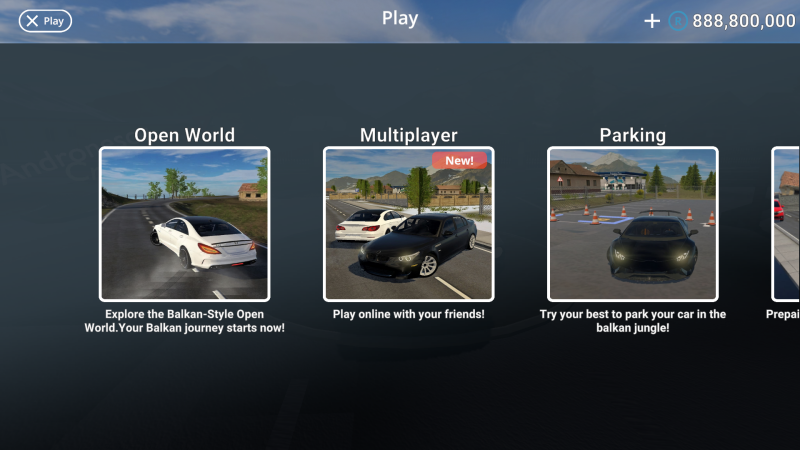Image resolution: width=800 pixels, height=450 pixels.
Task: Add more currency with the plus button
Action: 652,21
